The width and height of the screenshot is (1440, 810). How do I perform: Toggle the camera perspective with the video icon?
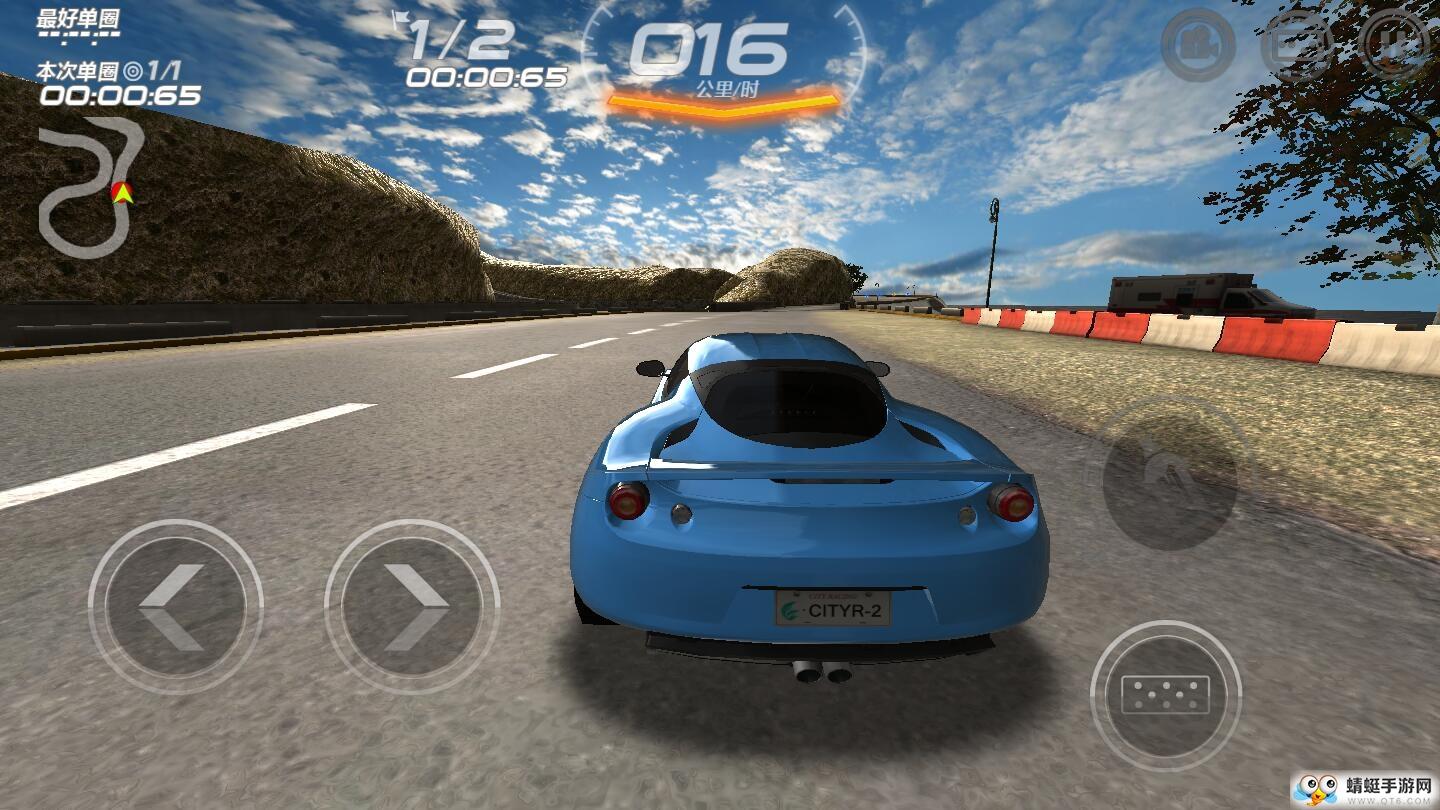(1198, 45)
